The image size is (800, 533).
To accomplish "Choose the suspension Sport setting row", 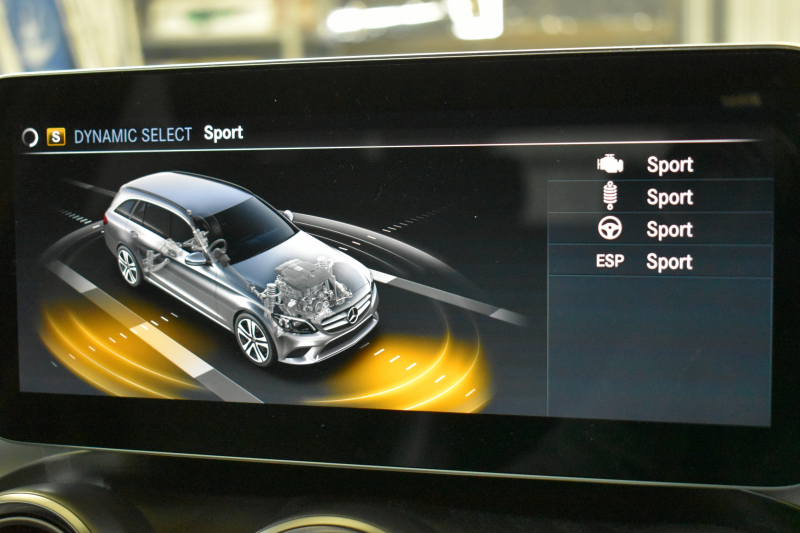I will [660, 197].
